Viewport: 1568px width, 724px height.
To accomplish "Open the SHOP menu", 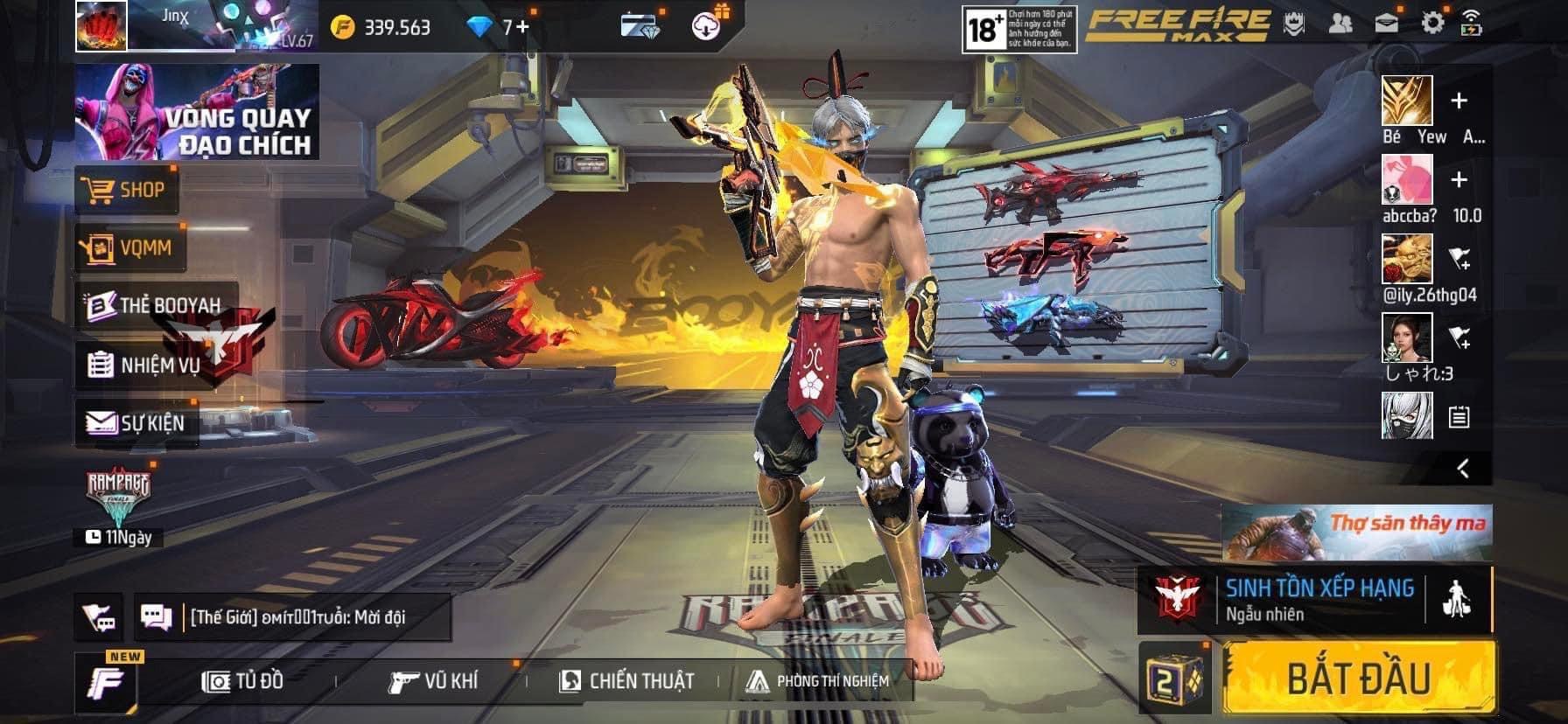I will pyautogui.click(x=127, y=190).
